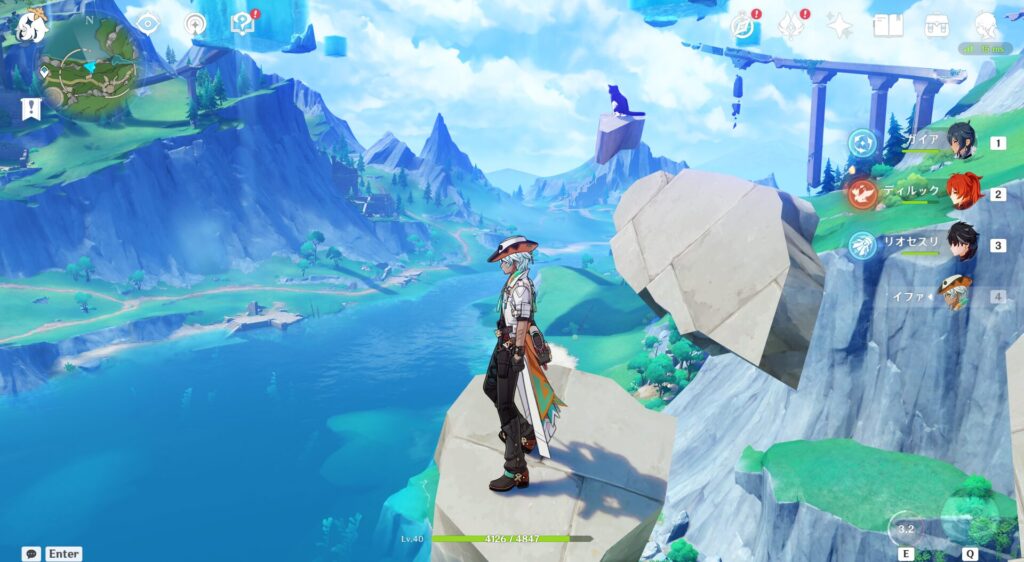Select active character イファ in party list
1024x562 pixels.
pos(957,295)
